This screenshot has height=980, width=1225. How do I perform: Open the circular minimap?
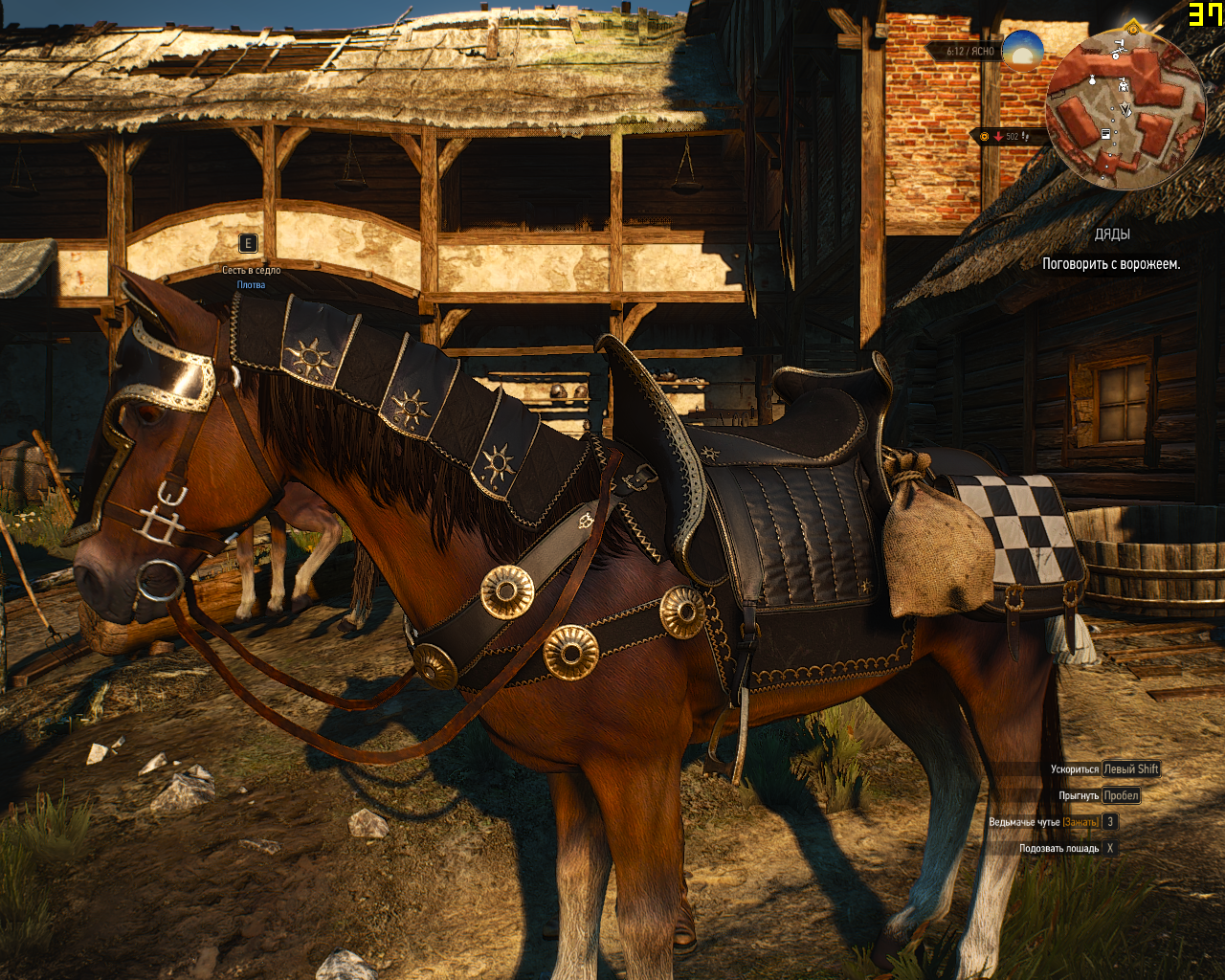point(1125,108)
